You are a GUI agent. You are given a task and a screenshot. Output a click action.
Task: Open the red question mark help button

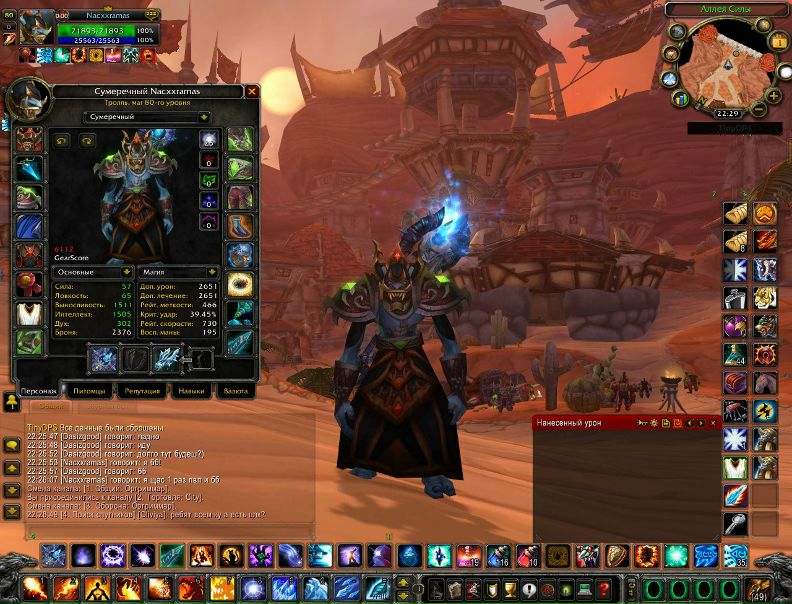(603, 588)
